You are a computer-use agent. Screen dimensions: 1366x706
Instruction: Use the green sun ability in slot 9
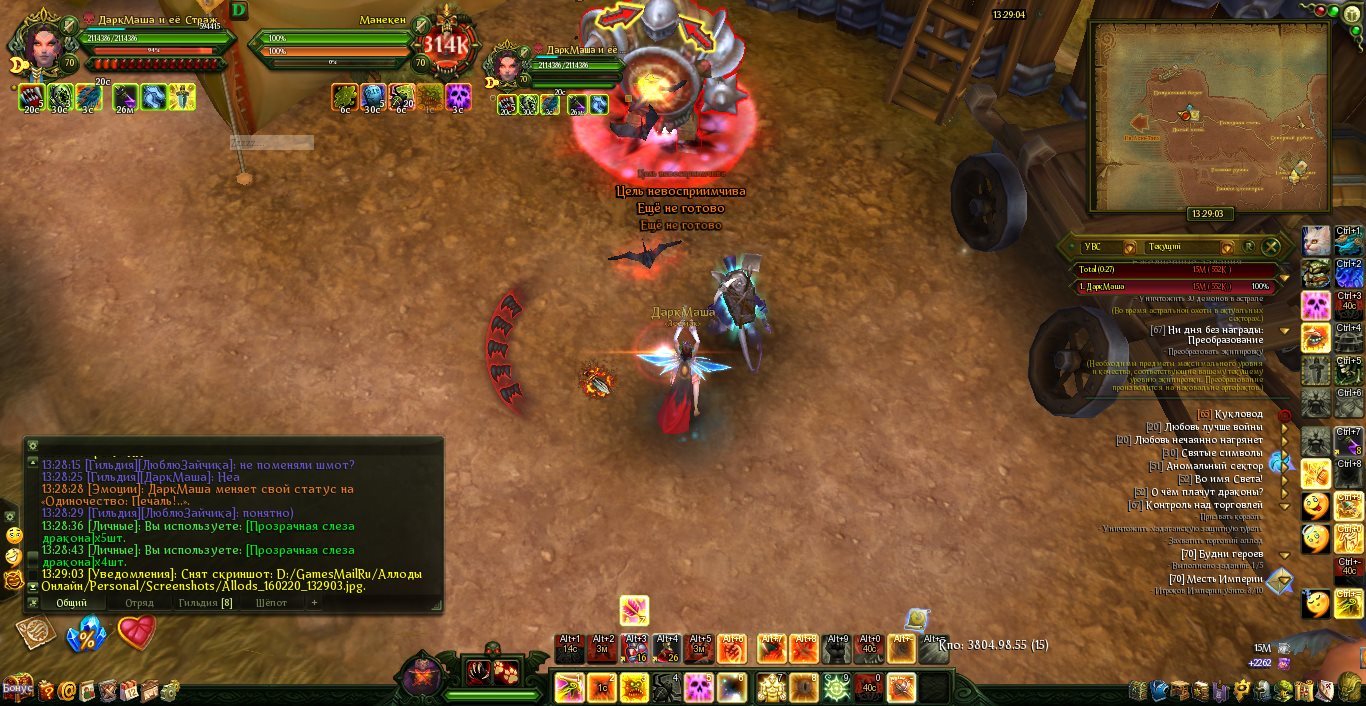[x=836, y=688]
